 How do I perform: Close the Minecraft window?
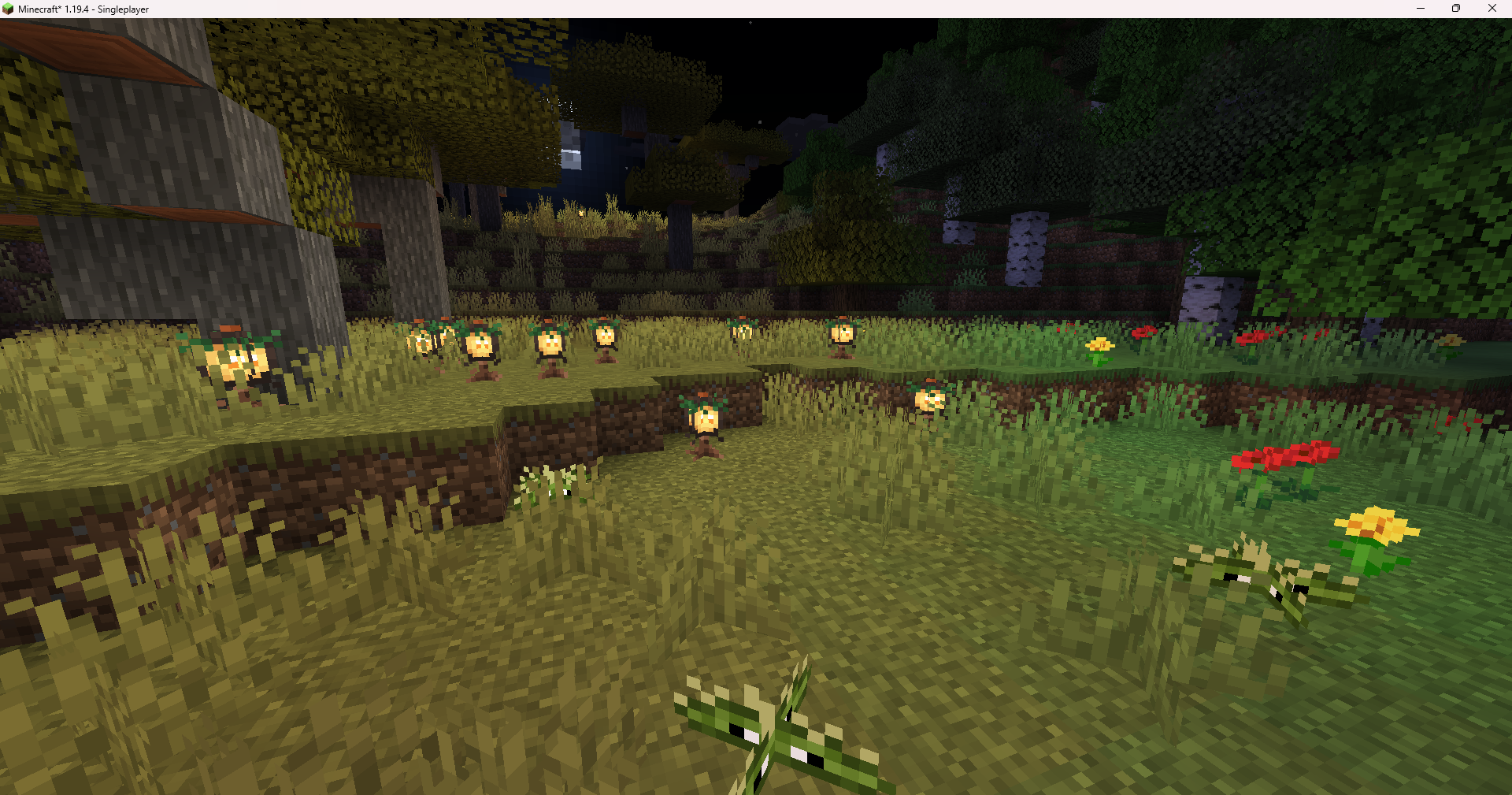click(x=1492, y=9)
